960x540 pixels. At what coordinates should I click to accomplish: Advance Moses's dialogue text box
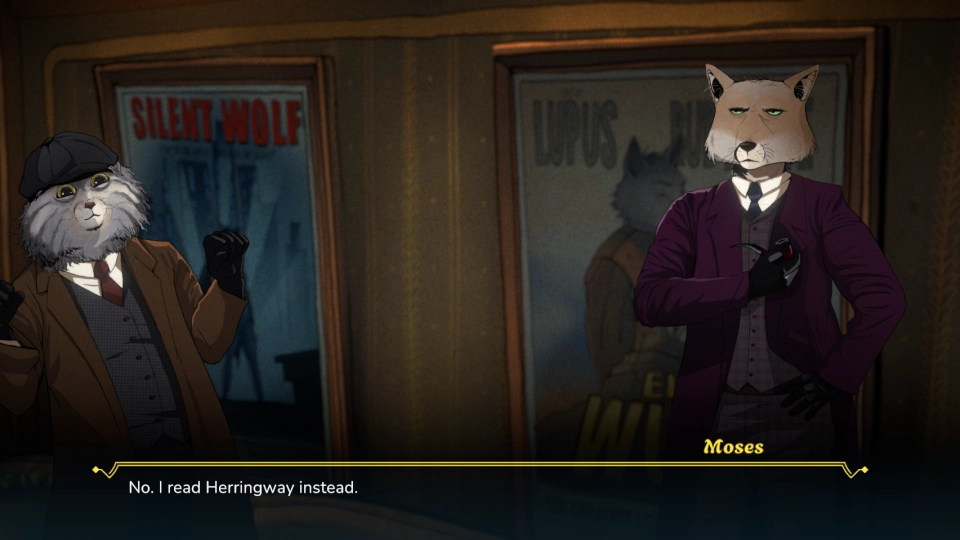click(x=480, y=497)
